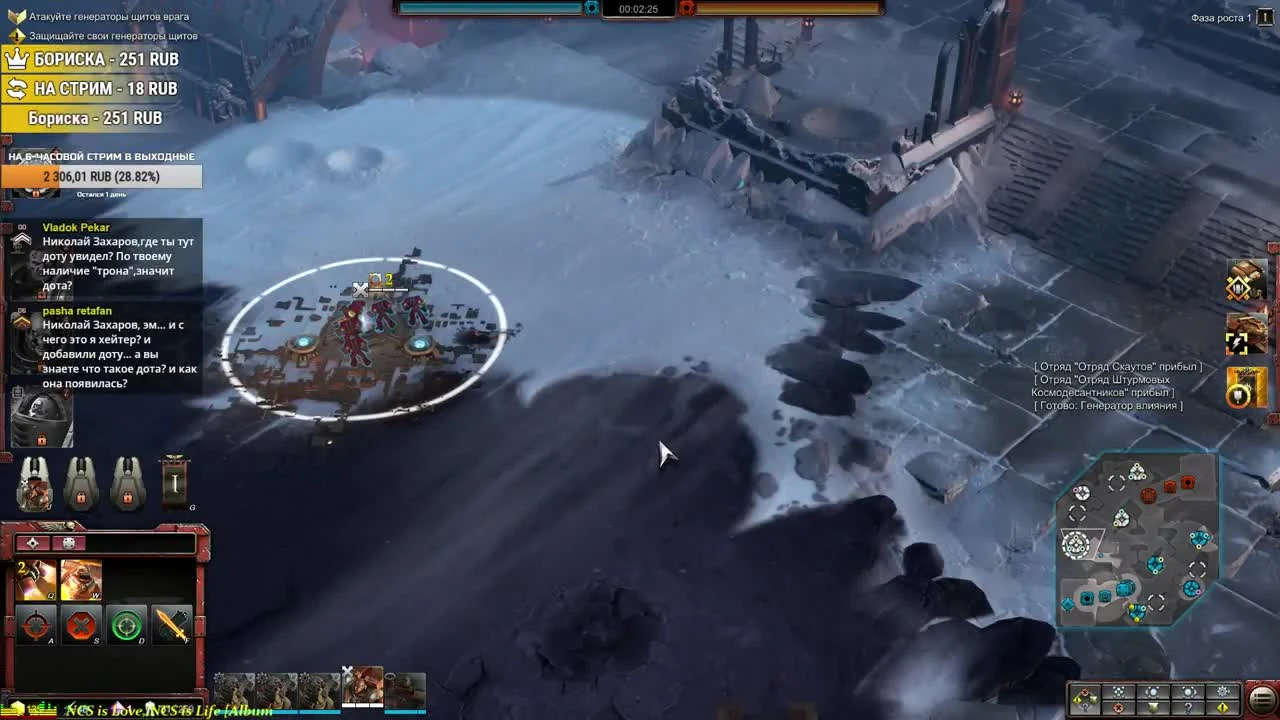The image size is (1280, 720).
Task: Expand the minimap with the dotted zoom icon
Action: tap(1118, 691)
